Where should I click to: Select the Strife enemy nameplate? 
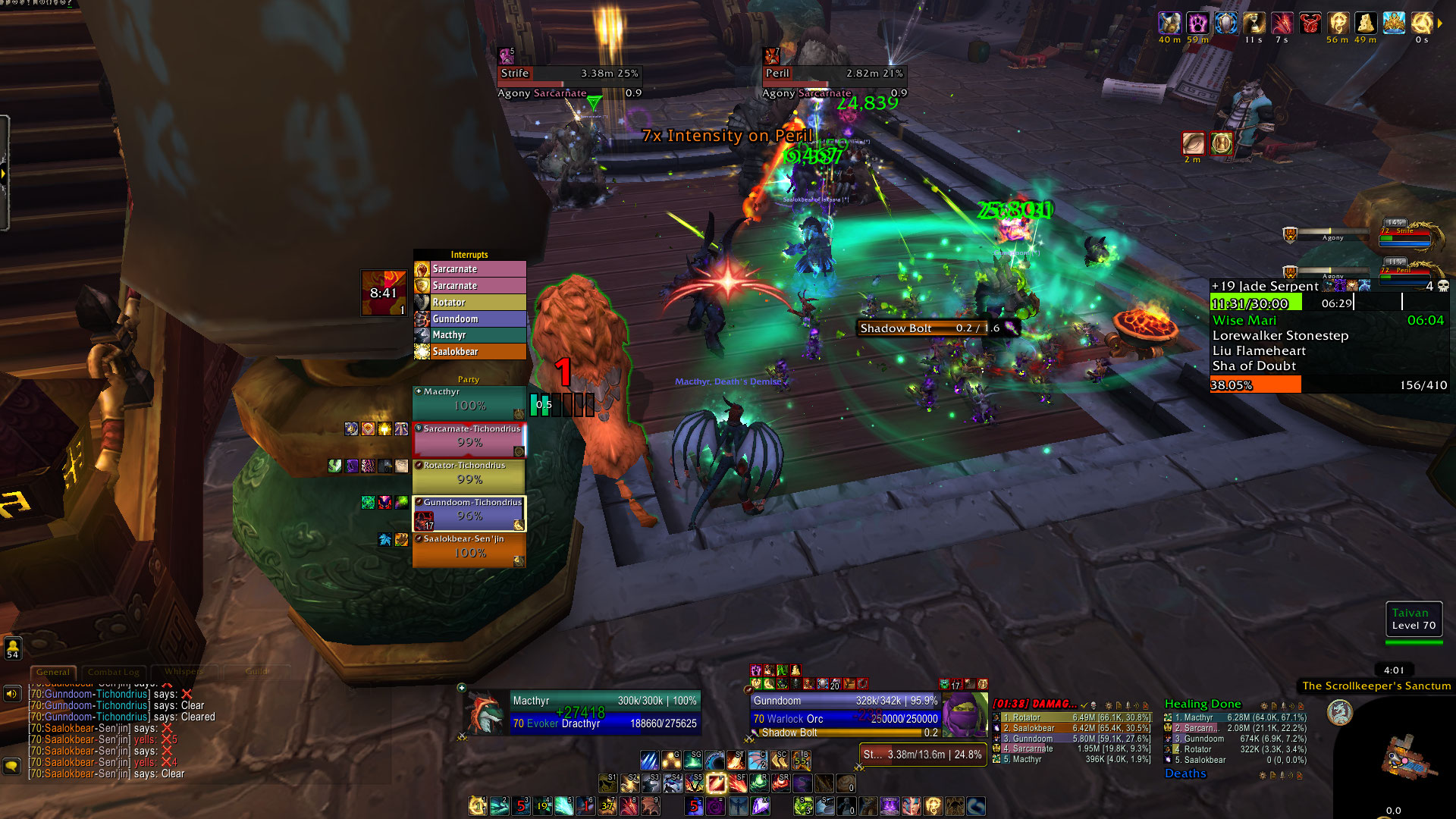tap(569, 74)
